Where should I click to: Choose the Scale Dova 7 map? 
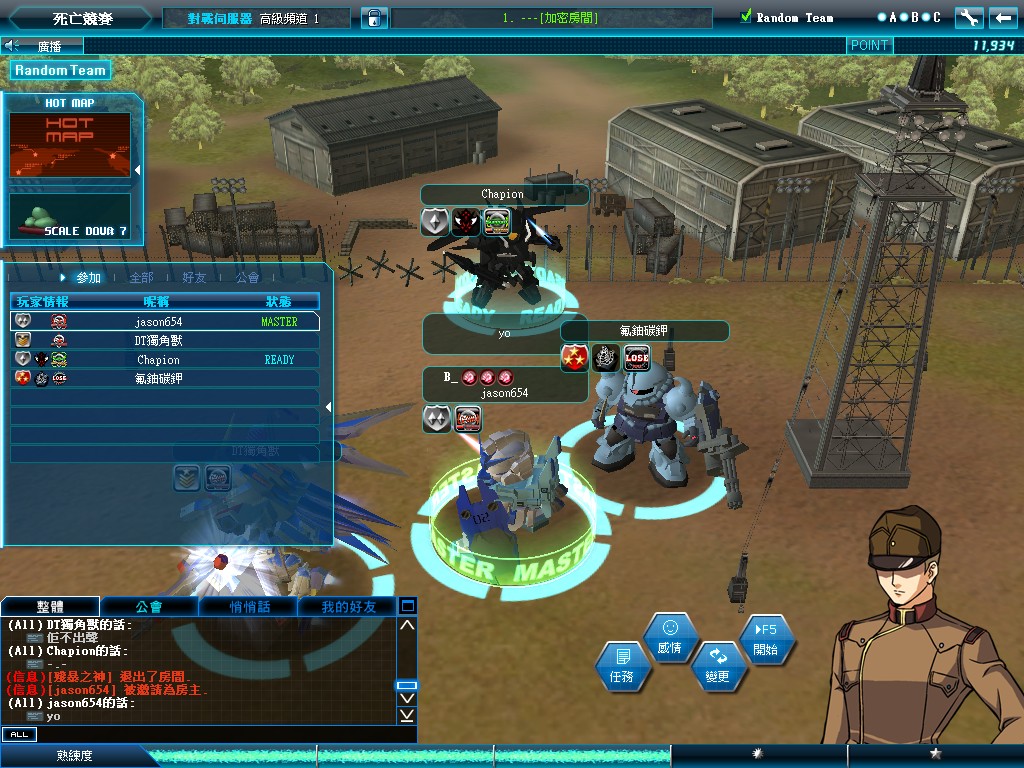[70, 217]
